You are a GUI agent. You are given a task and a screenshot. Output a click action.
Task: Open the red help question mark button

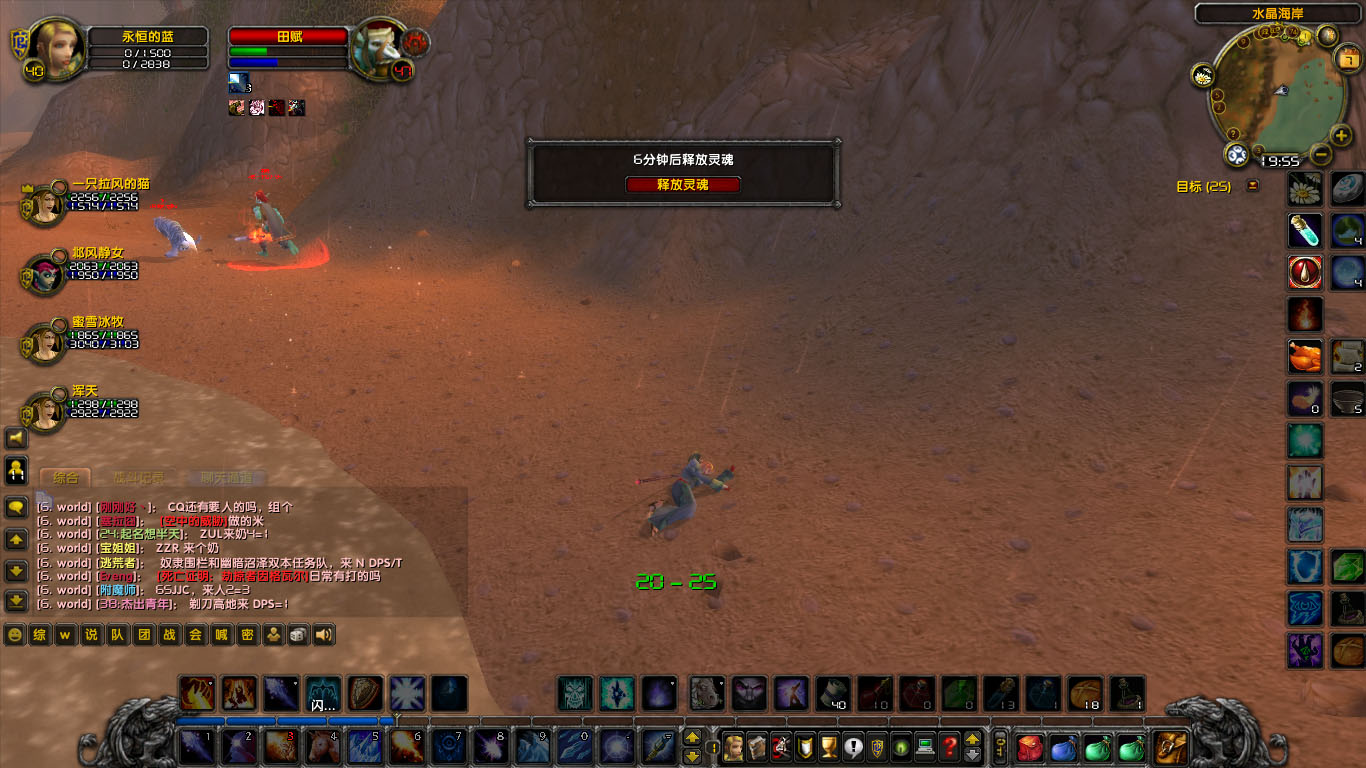[949, 747]
